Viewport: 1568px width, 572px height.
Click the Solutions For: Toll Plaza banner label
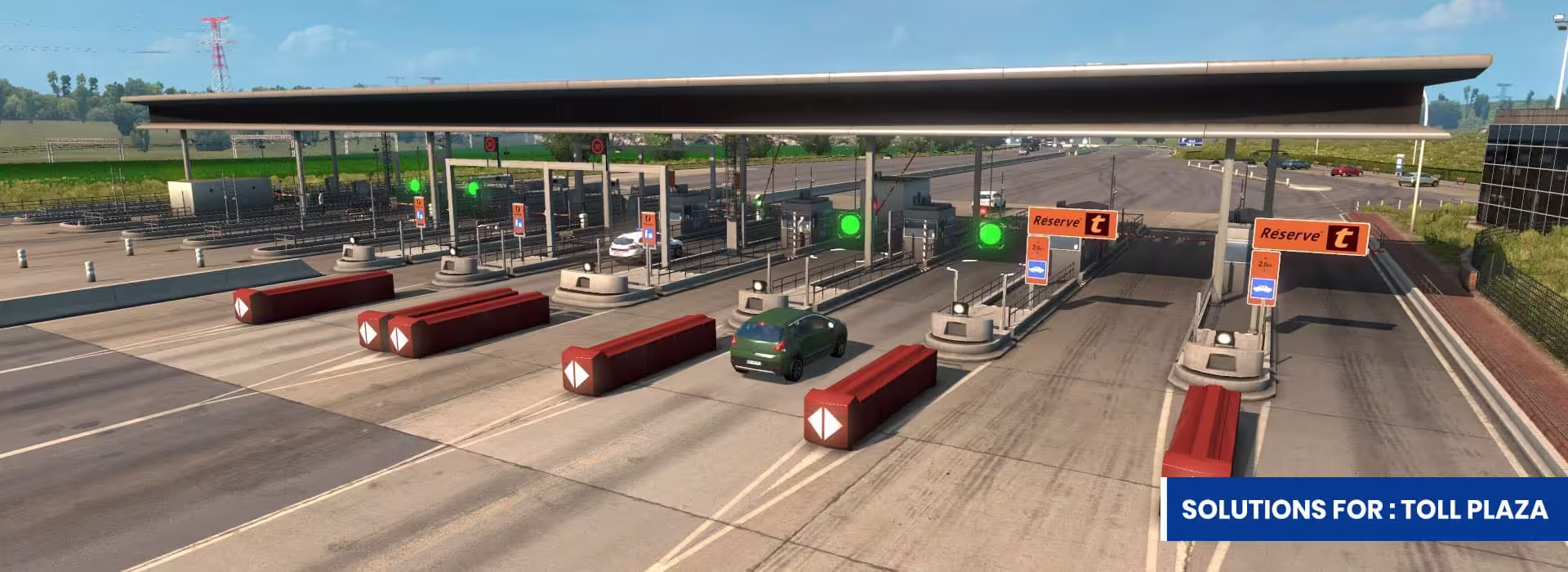point(1364,509)
